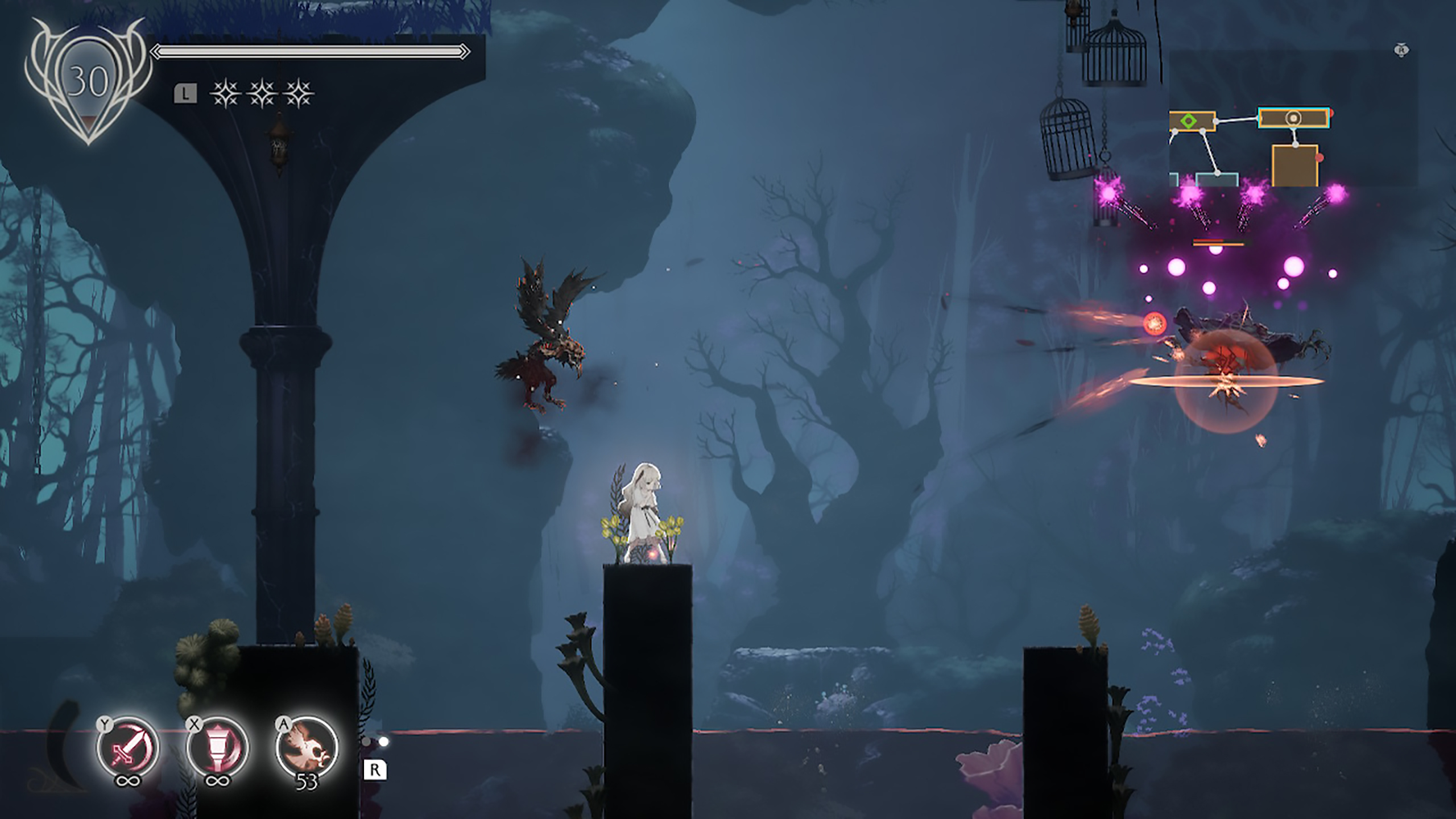Select the green diamond marker on the minimap
The height and width of the screenshot is (819, 1456).
click(x=1188, y=121)
